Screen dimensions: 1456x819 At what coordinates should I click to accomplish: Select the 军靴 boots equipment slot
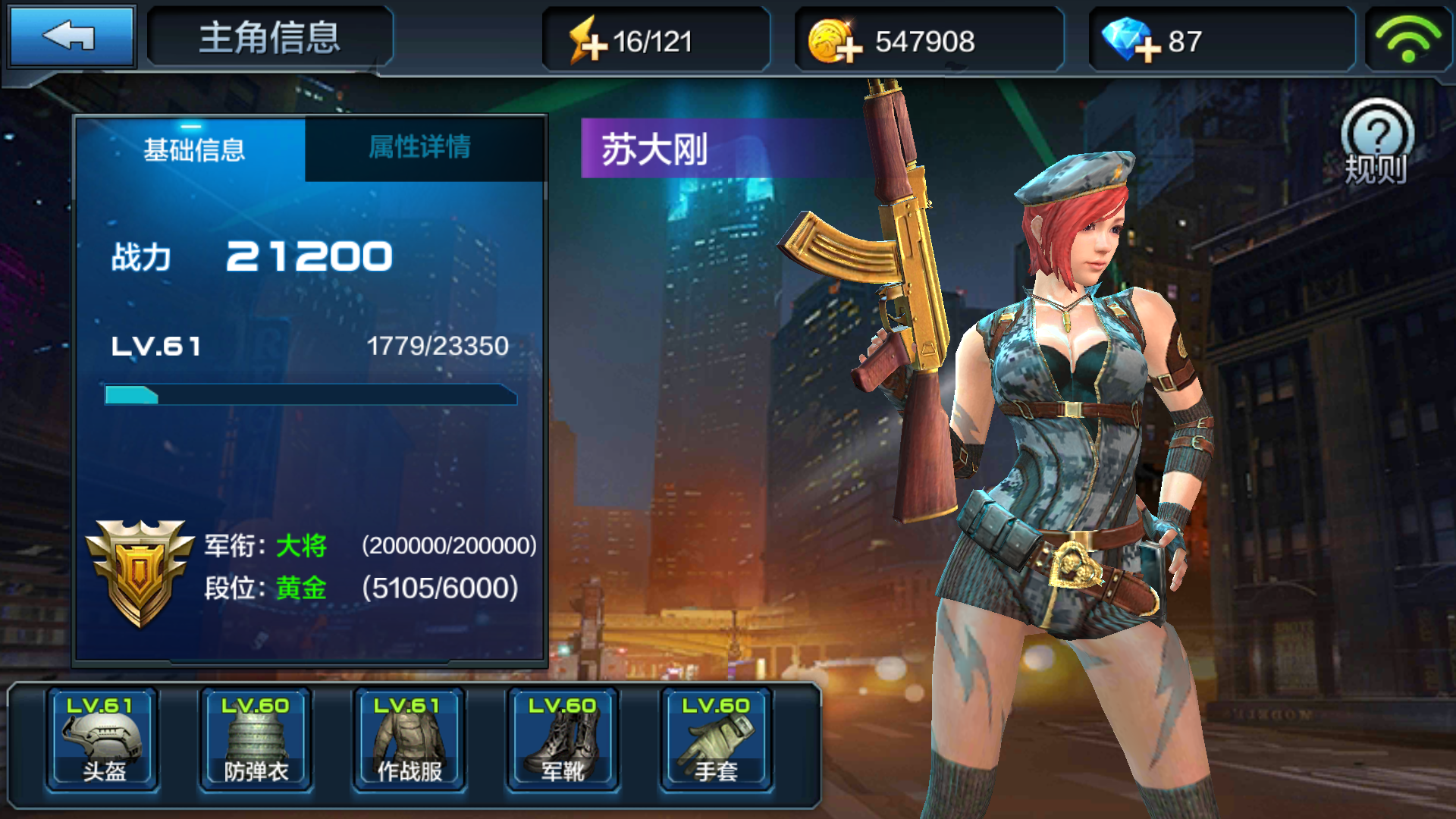pyautogui.click(x=563, y=739)
